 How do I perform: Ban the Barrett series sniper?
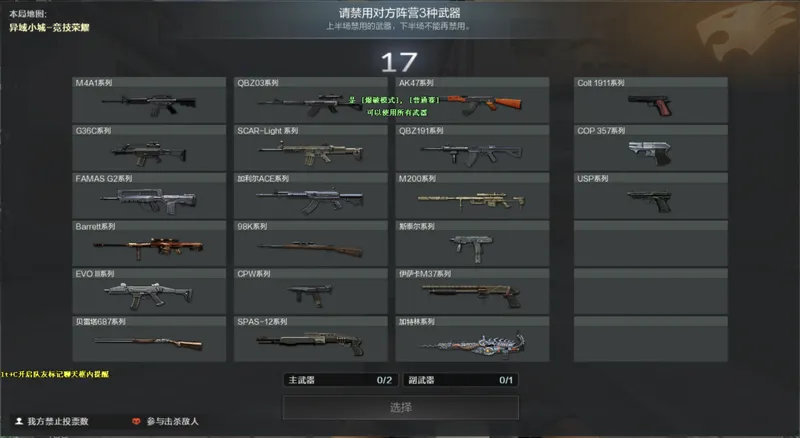click(149, 244)
